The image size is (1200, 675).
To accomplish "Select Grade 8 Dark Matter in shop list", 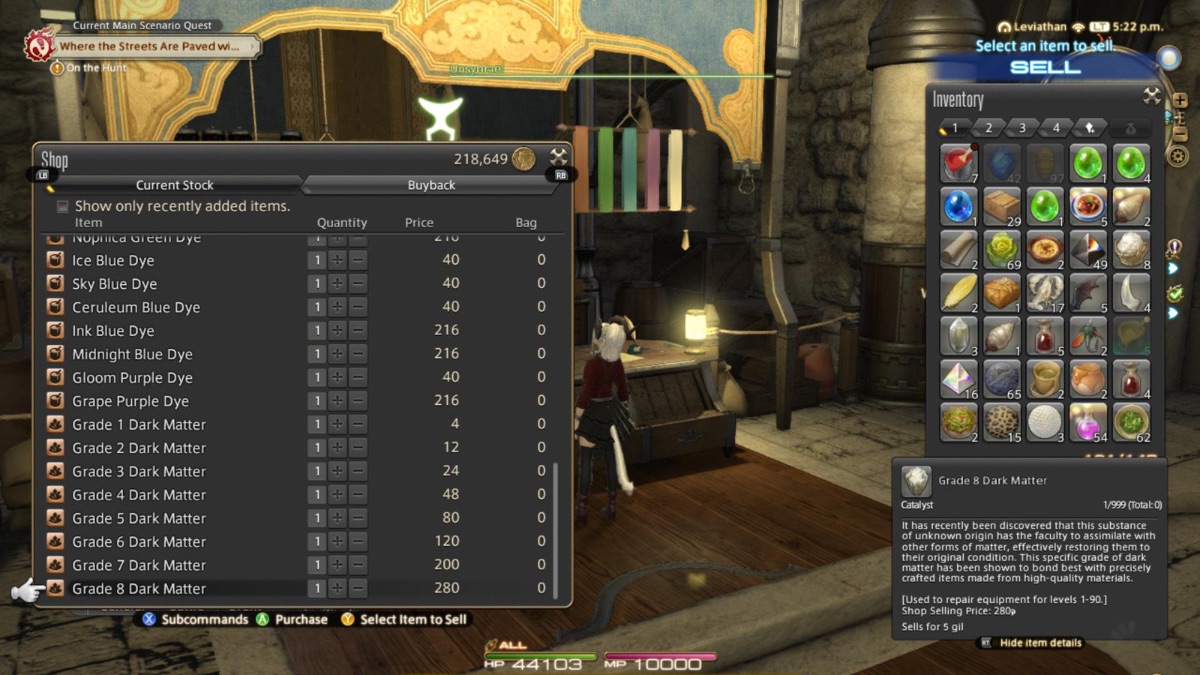I will click(x=139, y=589).
